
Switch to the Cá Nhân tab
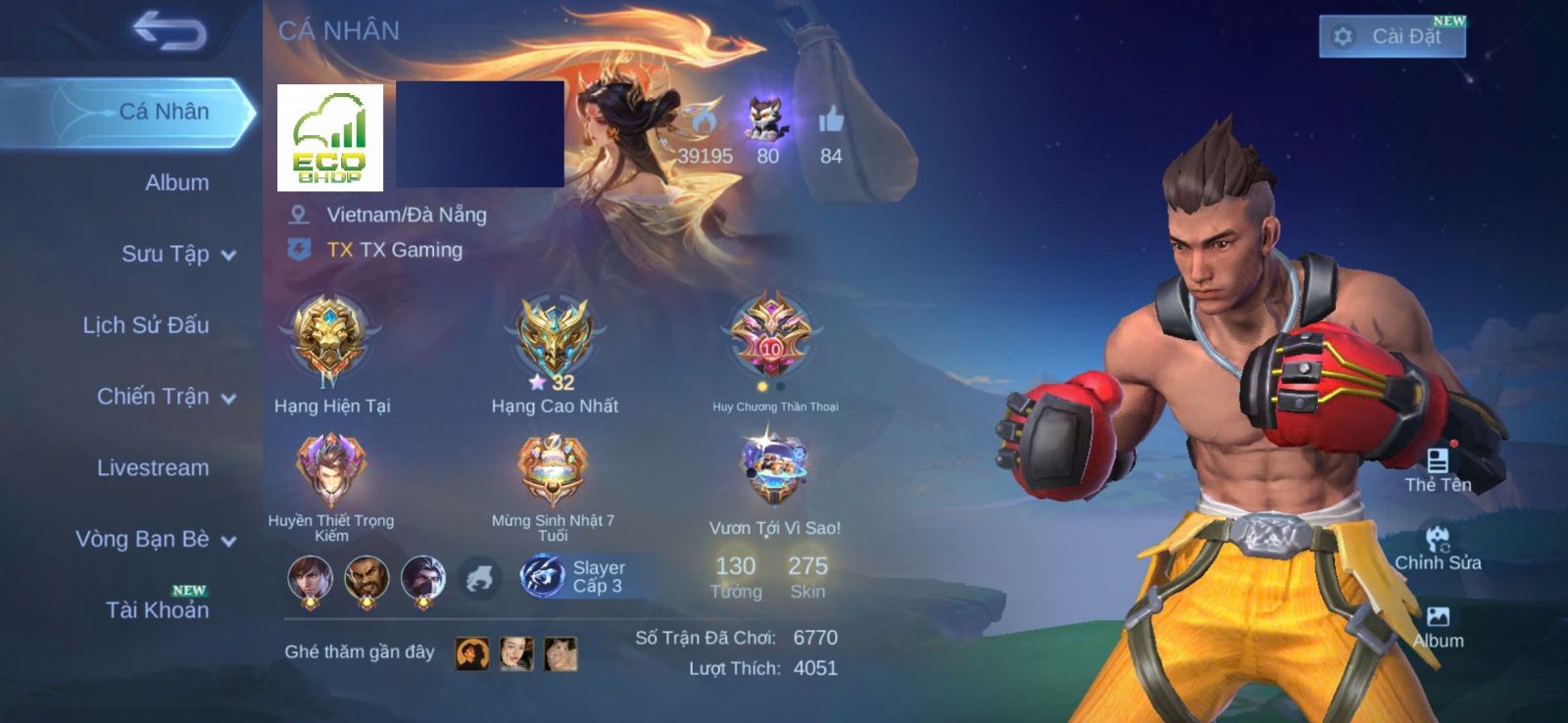click(x=163, y=112)
